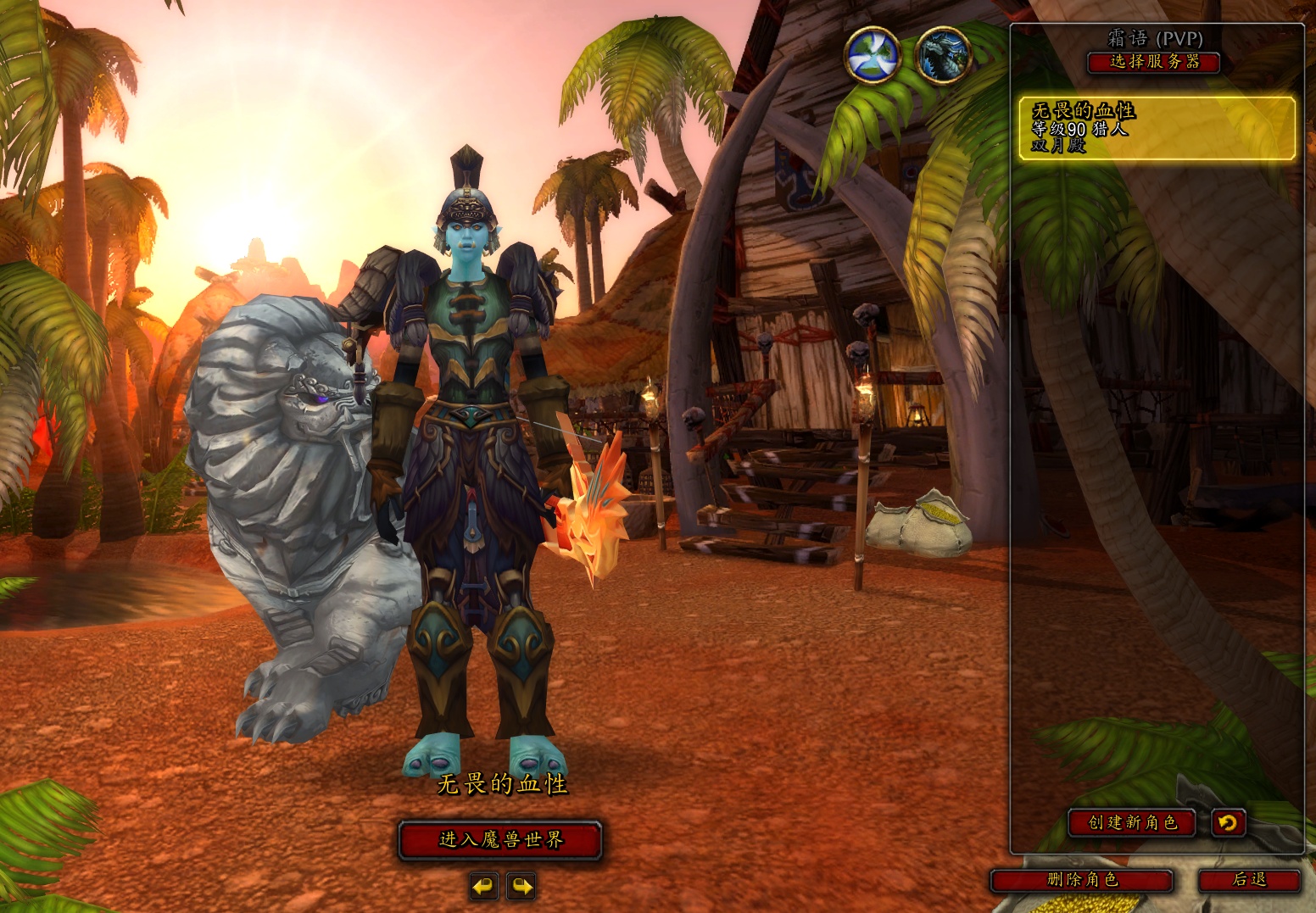Click the blue swirl round icon
The height and width of the screenshot is (913, 1316).
tap(873, 55)
